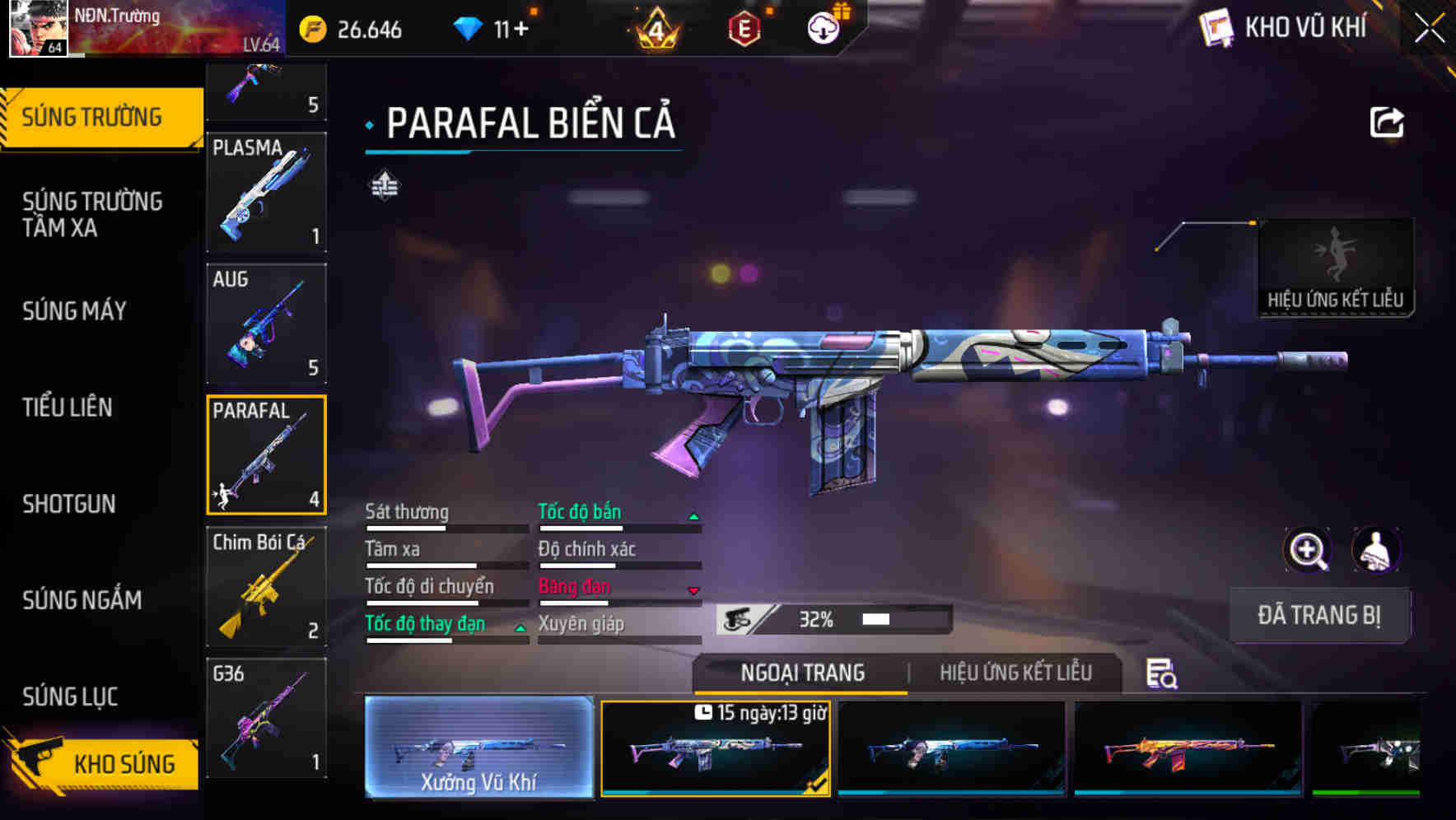Expand the SÚNG TRƯỜNG category
Viewport: 1456px width, 820px height.
(93, 116)
